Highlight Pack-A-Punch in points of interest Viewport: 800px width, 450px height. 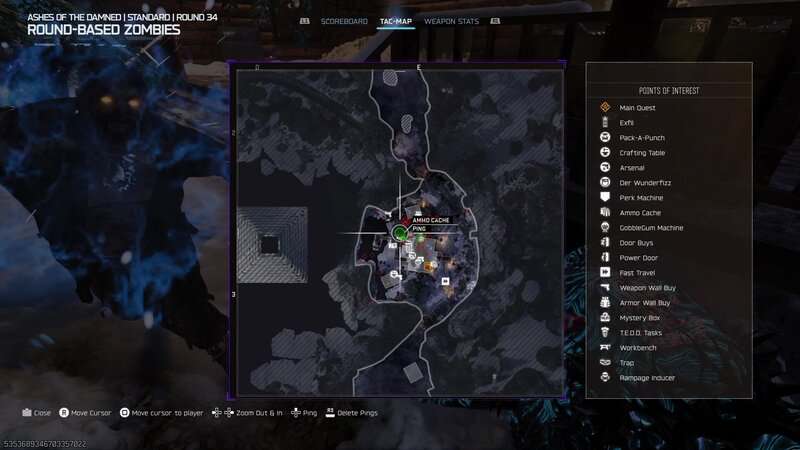(642, 137)
